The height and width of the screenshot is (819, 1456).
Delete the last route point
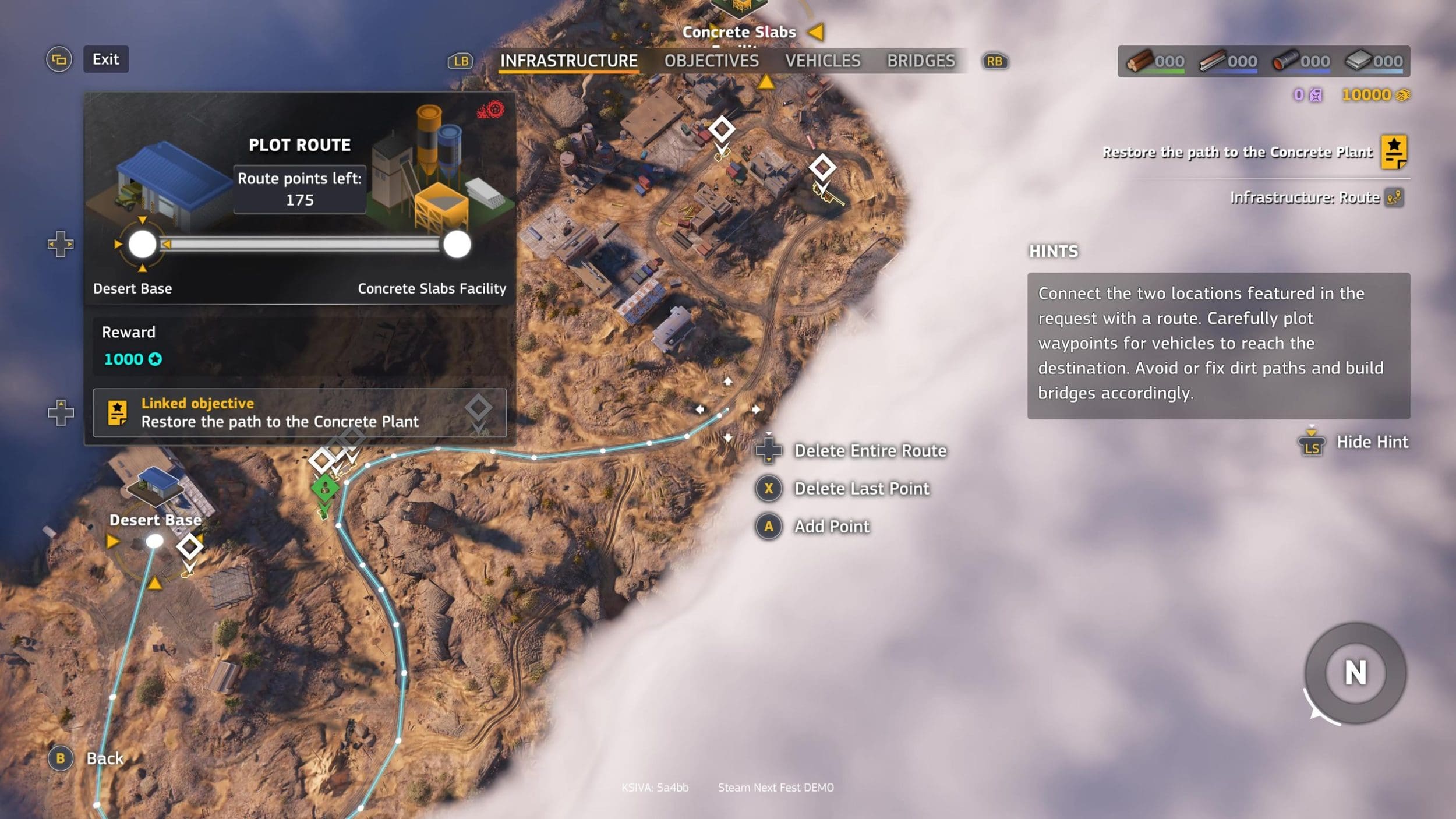[x=861, y=488]
